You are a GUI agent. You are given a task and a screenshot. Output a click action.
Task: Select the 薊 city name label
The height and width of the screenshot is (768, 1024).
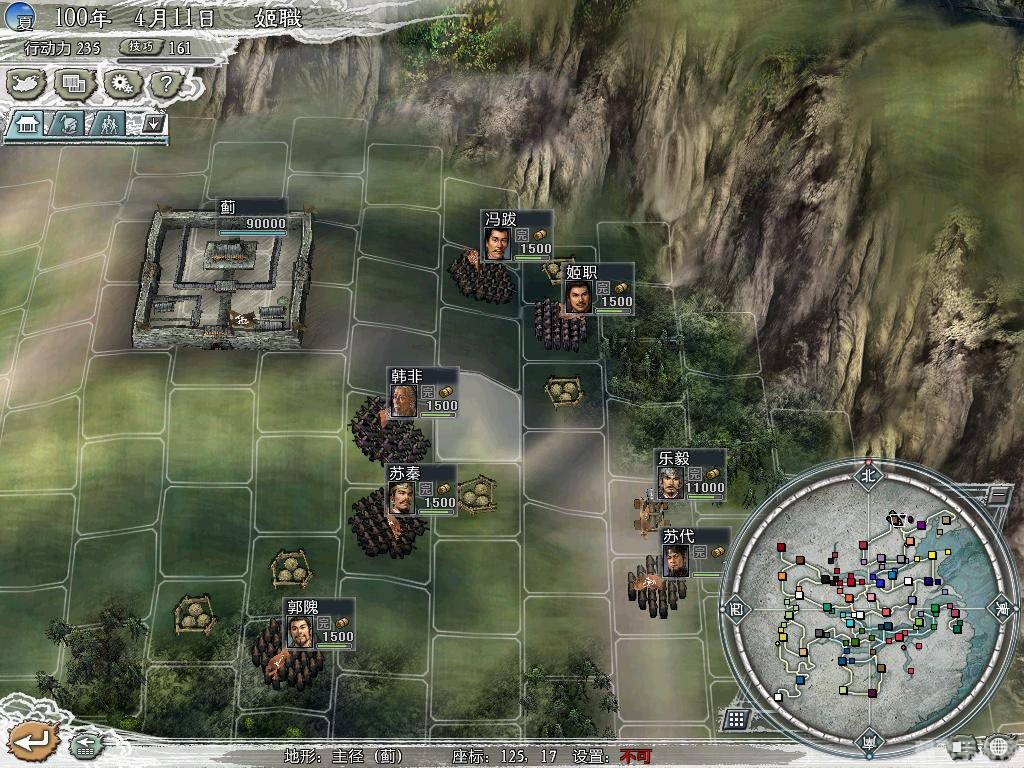coord(228,207)
